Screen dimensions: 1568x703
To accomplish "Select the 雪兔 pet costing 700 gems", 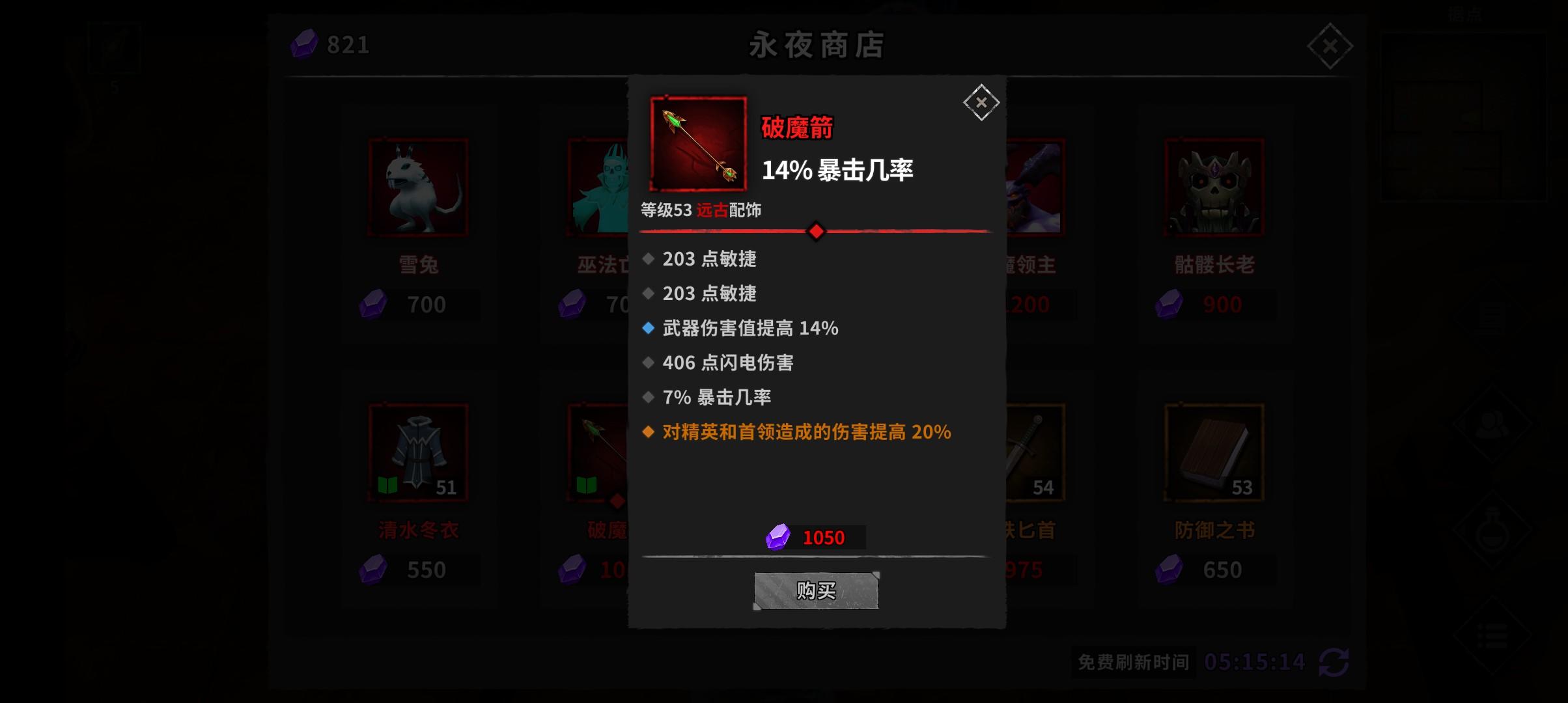I will (417, 187).
